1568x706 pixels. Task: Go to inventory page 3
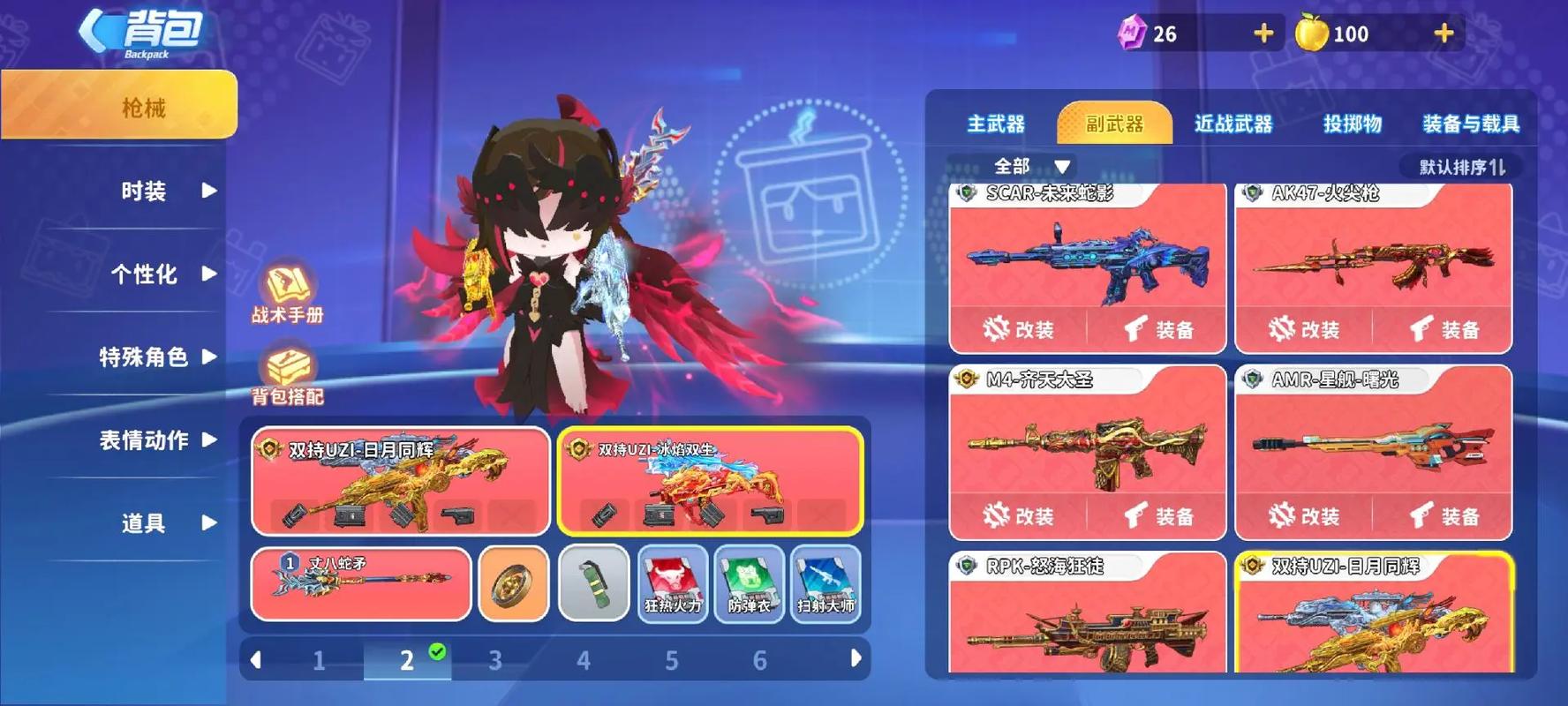(495, 659)
